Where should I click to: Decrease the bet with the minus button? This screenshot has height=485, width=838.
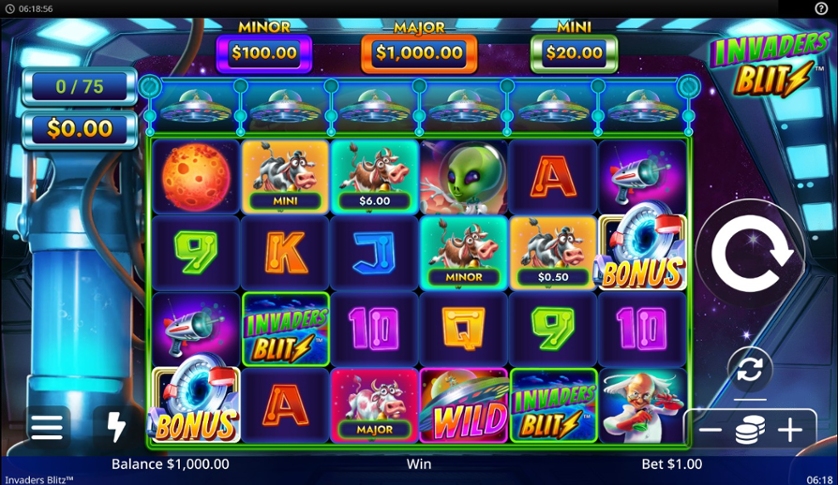click(x=710, y=431)
